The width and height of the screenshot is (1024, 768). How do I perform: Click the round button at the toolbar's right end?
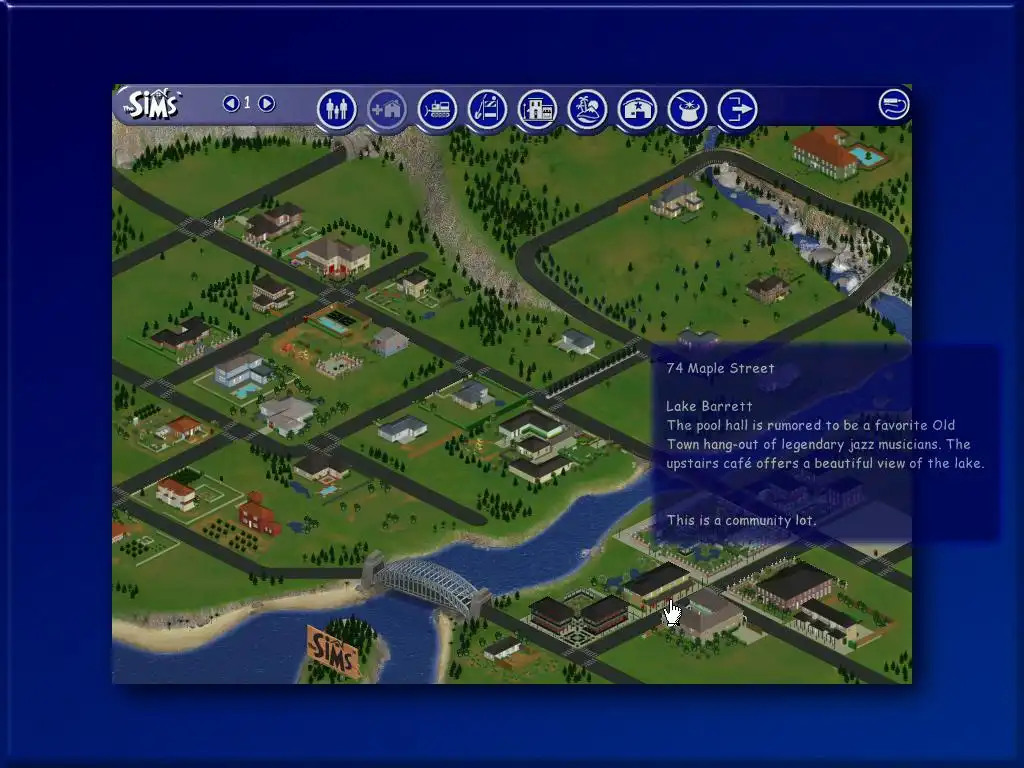(894, 104)
